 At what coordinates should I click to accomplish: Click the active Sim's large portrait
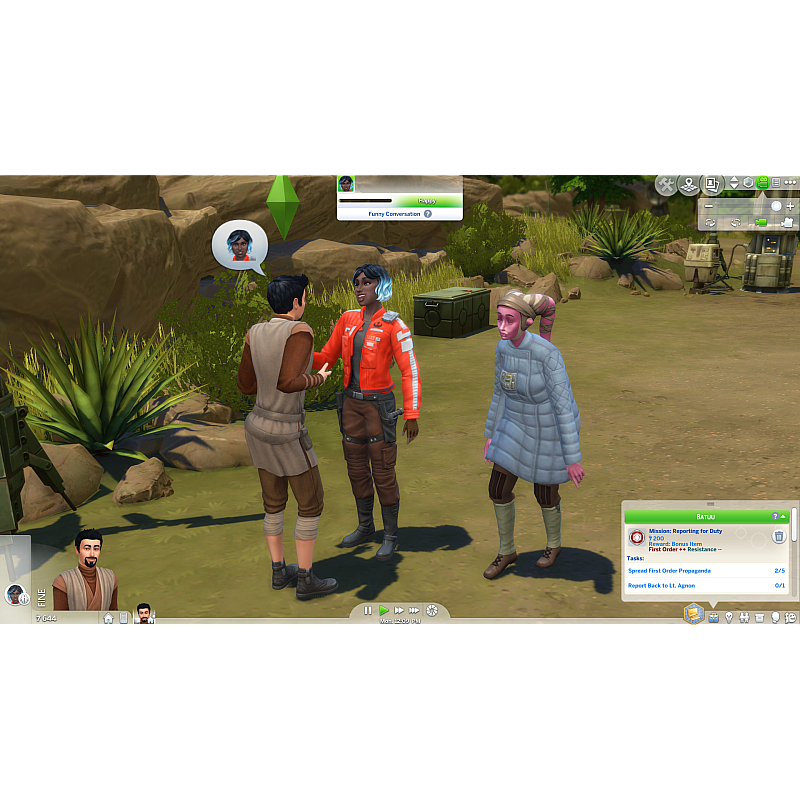point(85,577)
